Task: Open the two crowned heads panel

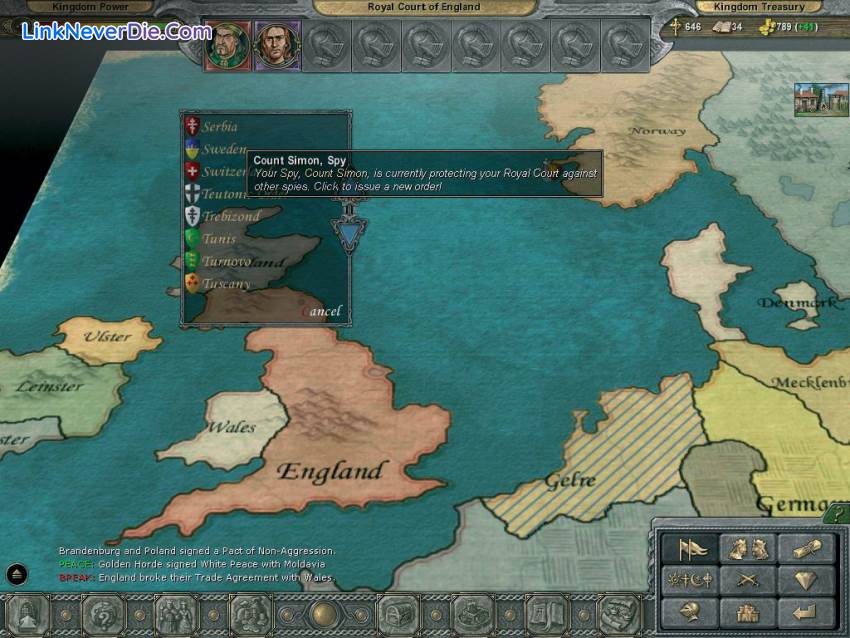Action: pyautogui.click(x=747, y=549)
